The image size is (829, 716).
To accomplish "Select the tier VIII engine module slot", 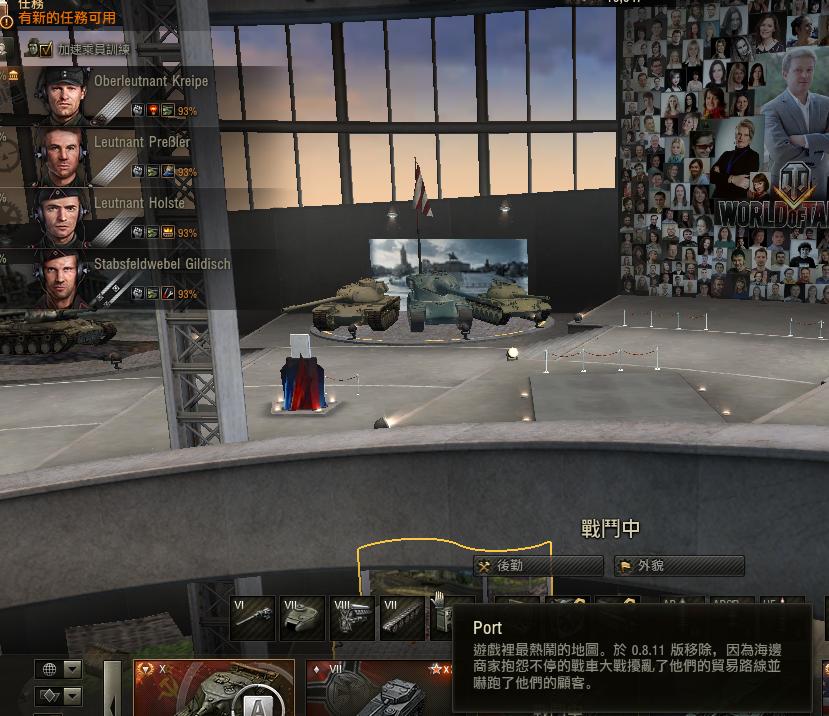I will pos(352,618).
